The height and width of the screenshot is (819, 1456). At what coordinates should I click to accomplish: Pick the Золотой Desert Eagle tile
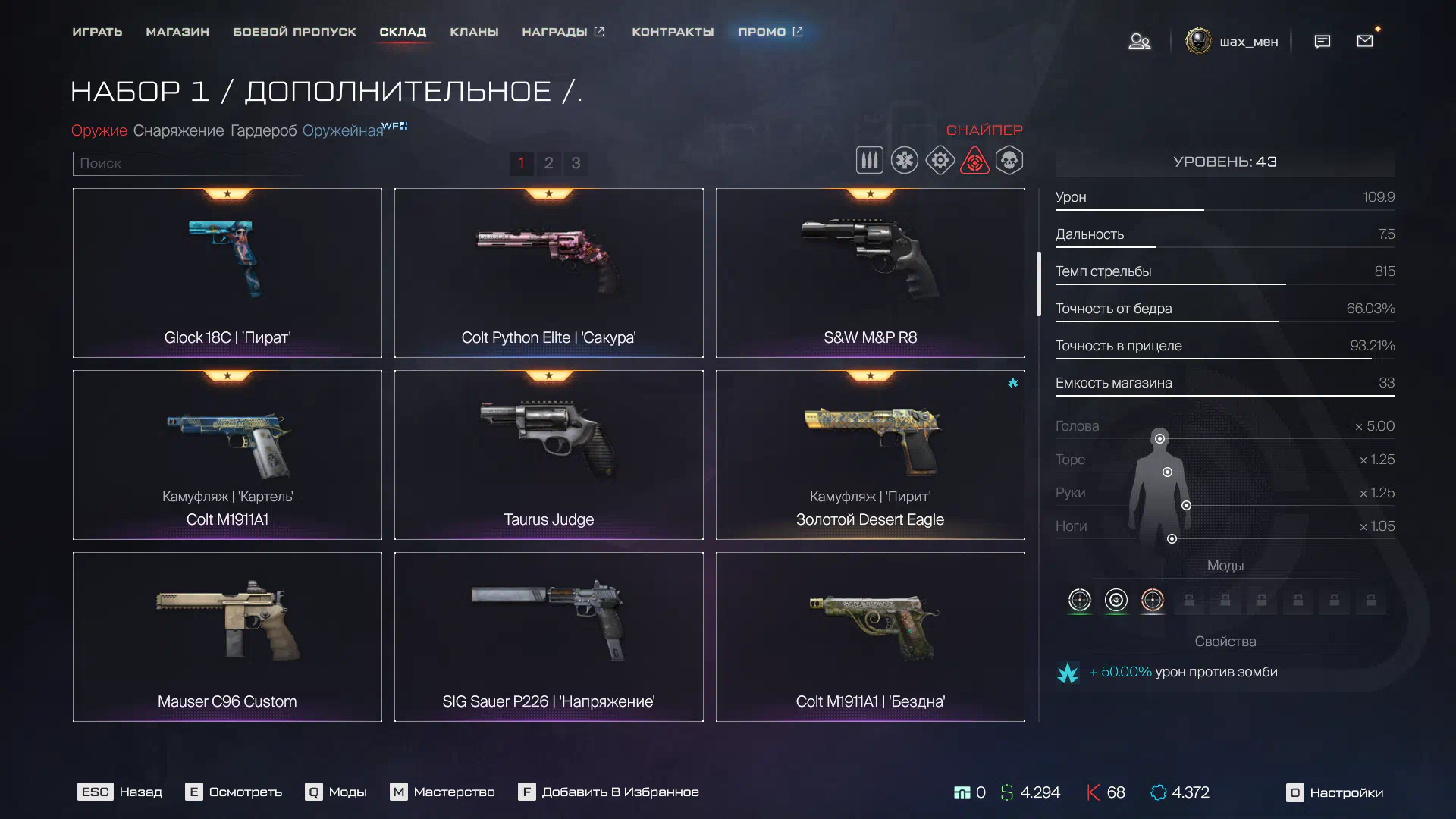point(870,455)
